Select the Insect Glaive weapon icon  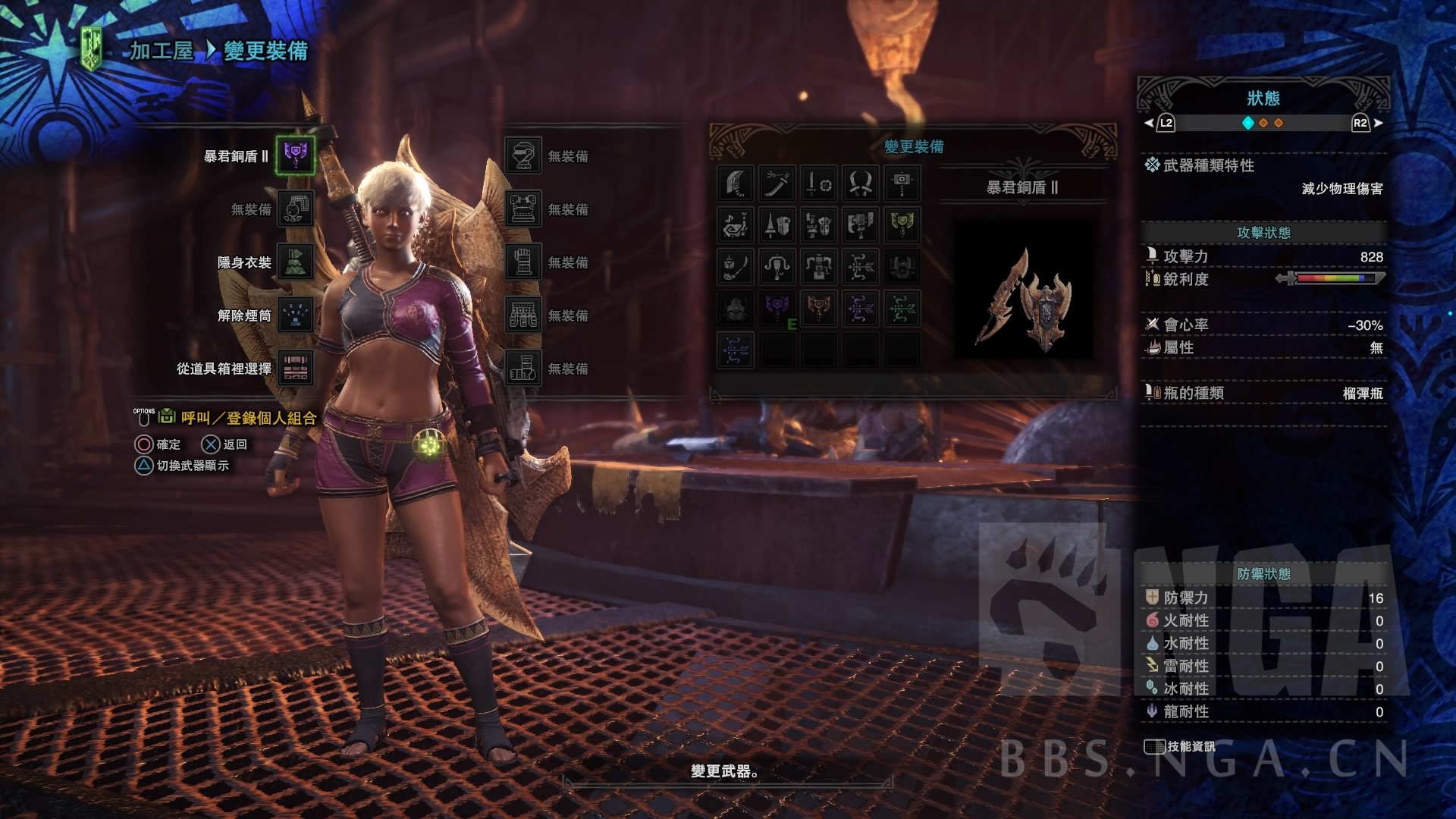[736, 267]
